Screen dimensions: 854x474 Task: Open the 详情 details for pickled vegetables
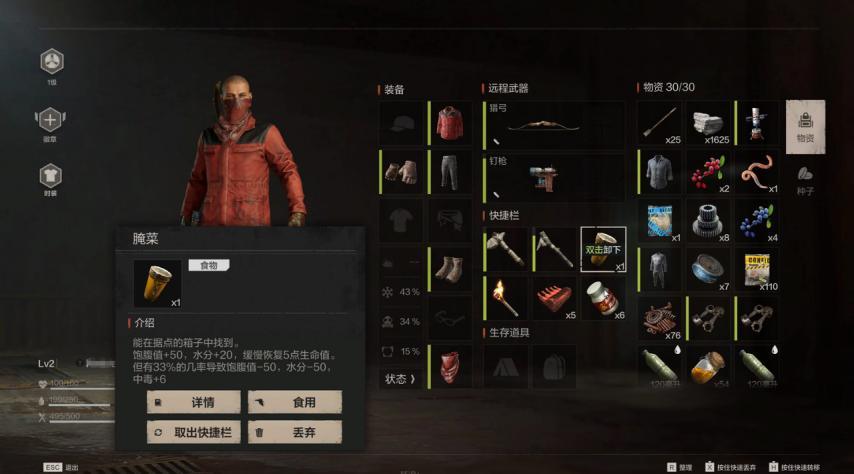194,402
